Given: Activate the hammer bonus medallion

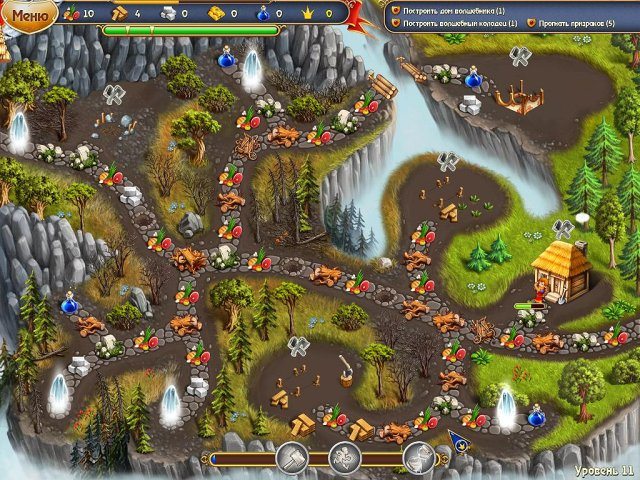Looking at the screenshot, I should point(292,458).
